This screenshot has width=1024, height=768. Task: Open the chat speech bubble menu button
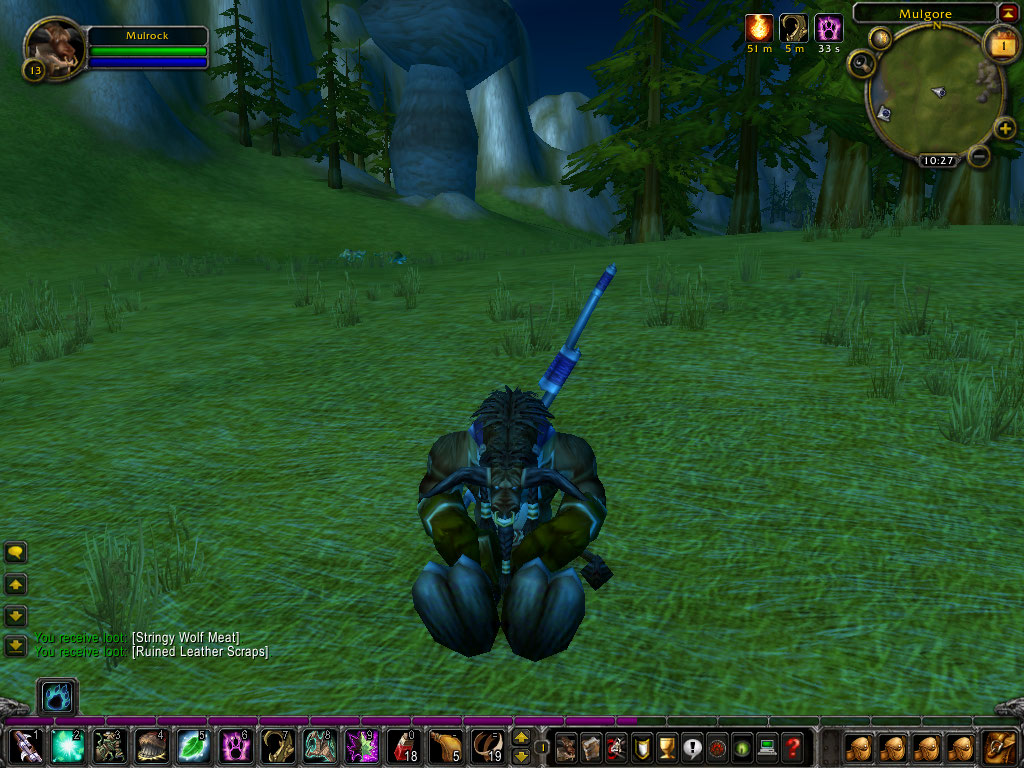click(16, 552)
